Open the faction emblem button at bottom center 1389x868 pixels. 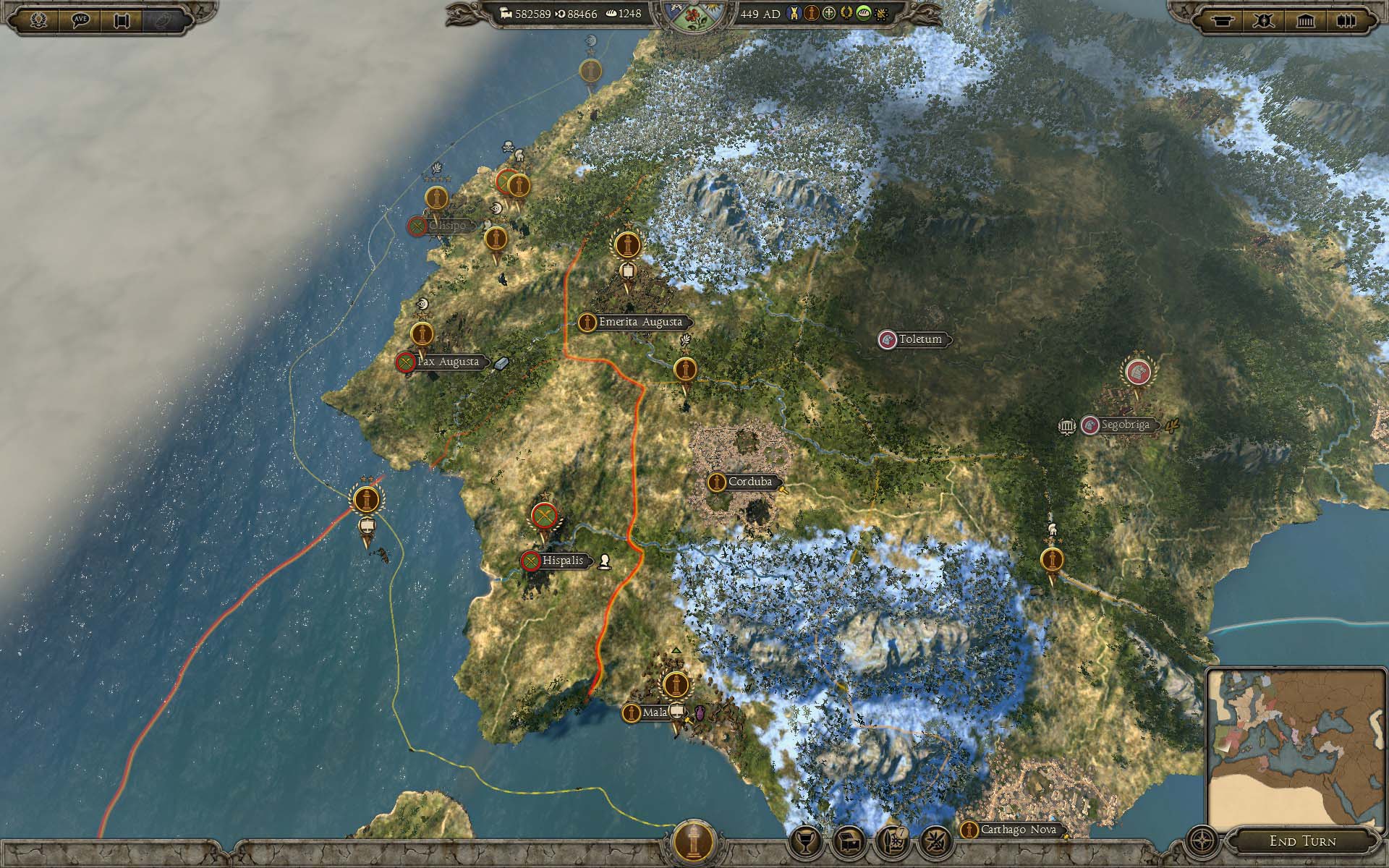(694, 842)
